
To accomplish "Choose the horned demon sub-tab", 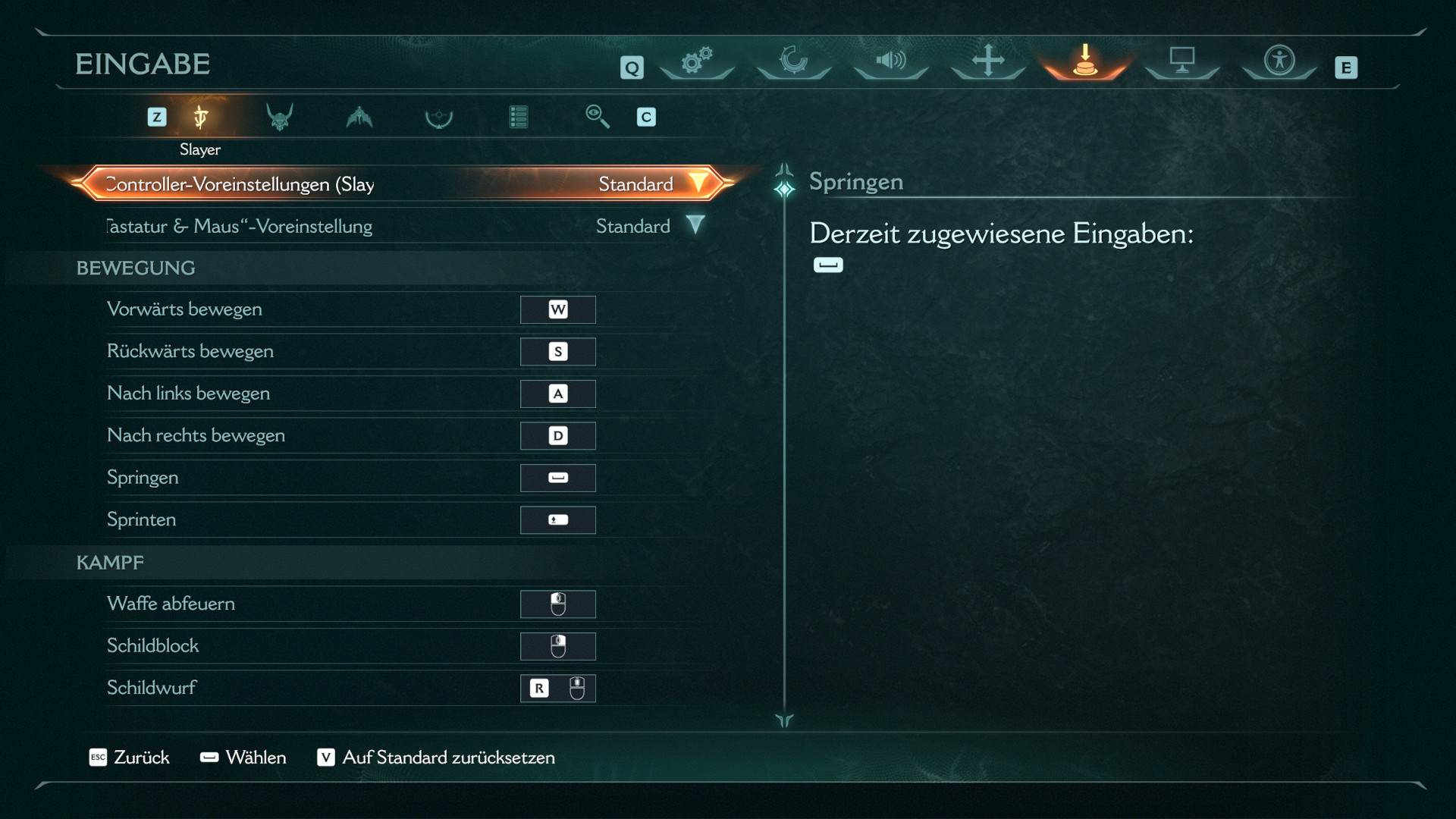I will (x=280, y=118).
